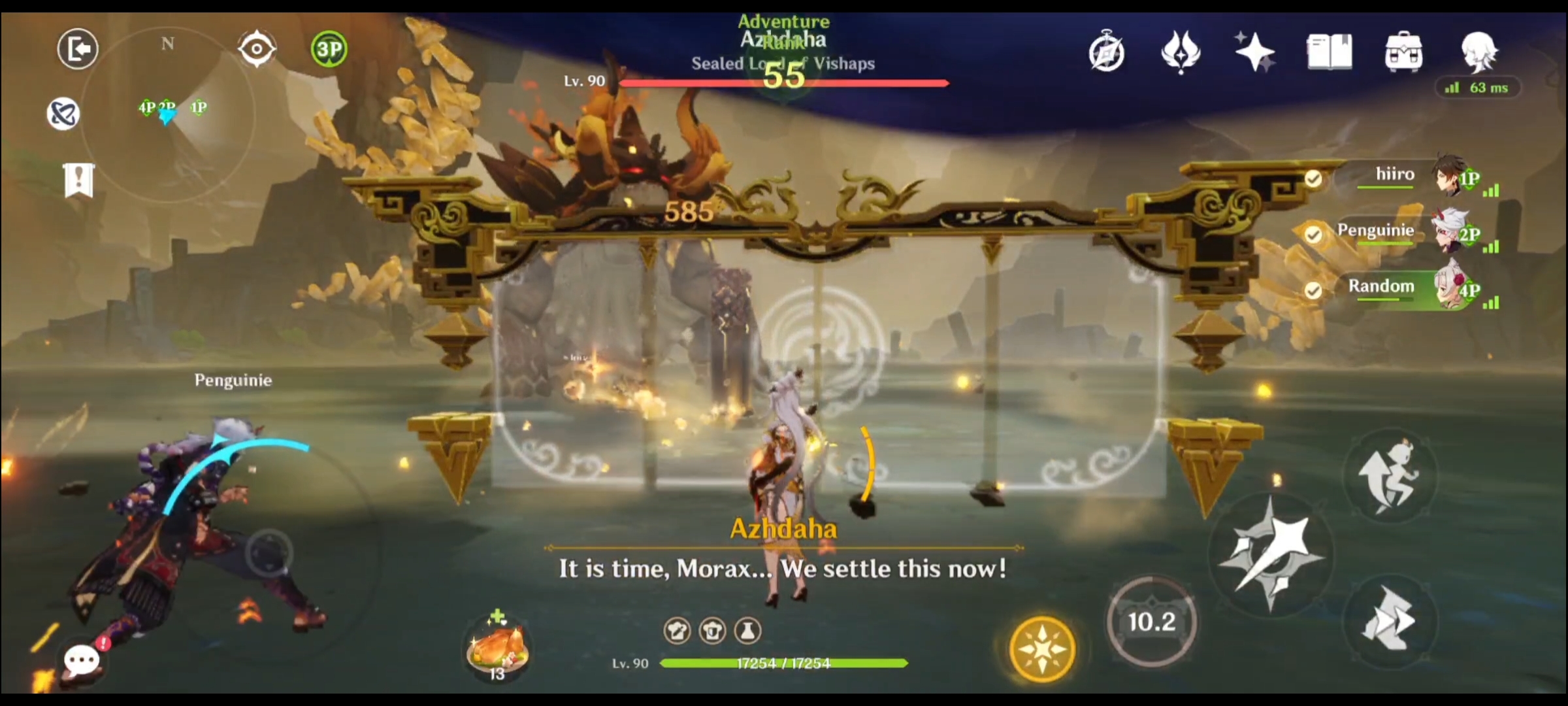Open the Events overview icon
1568x706 pixels.
(1183, 51)
